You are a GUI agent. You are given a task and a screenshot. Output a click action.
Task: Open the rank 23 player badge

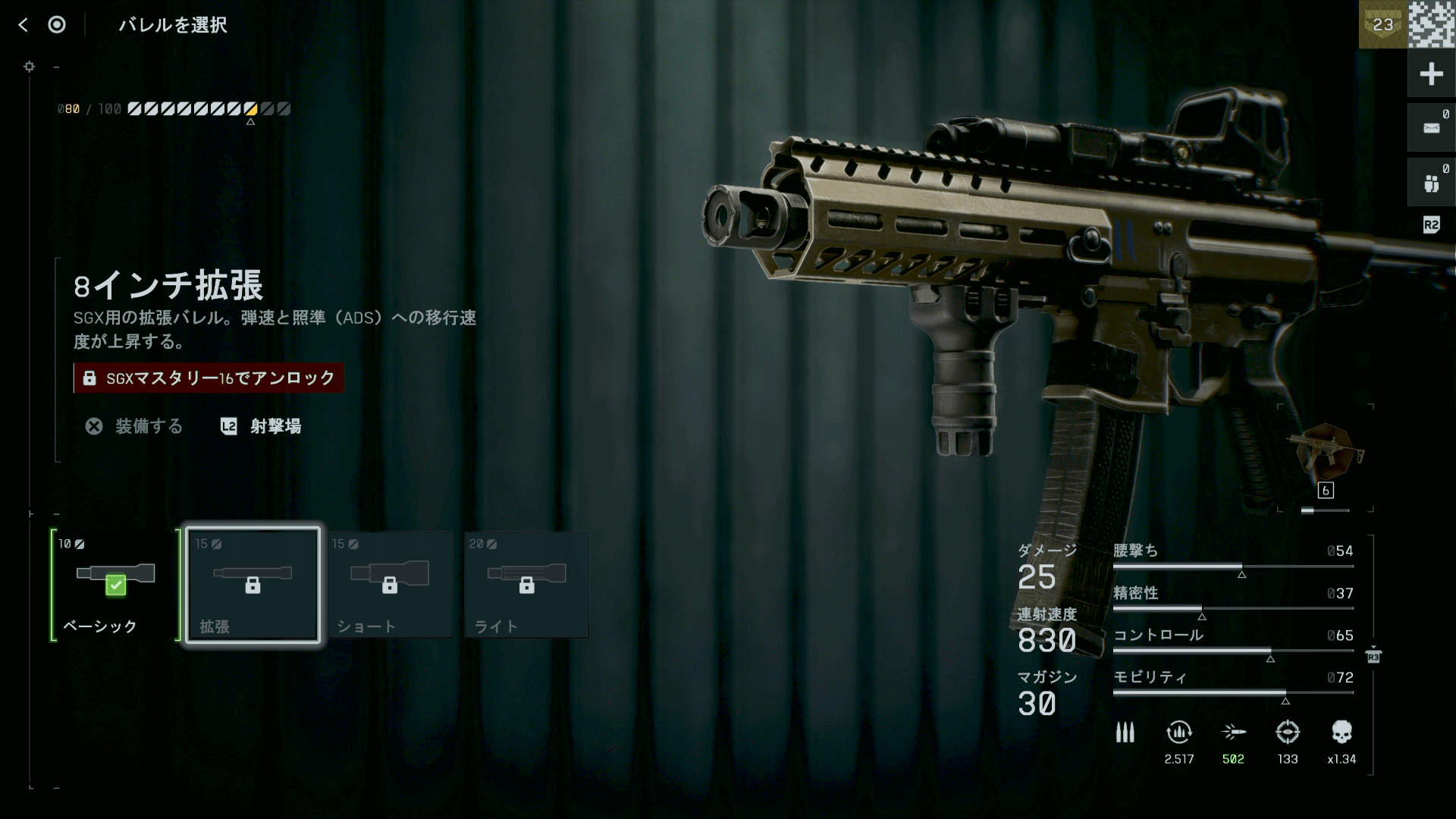click(x=1382, y=24)
